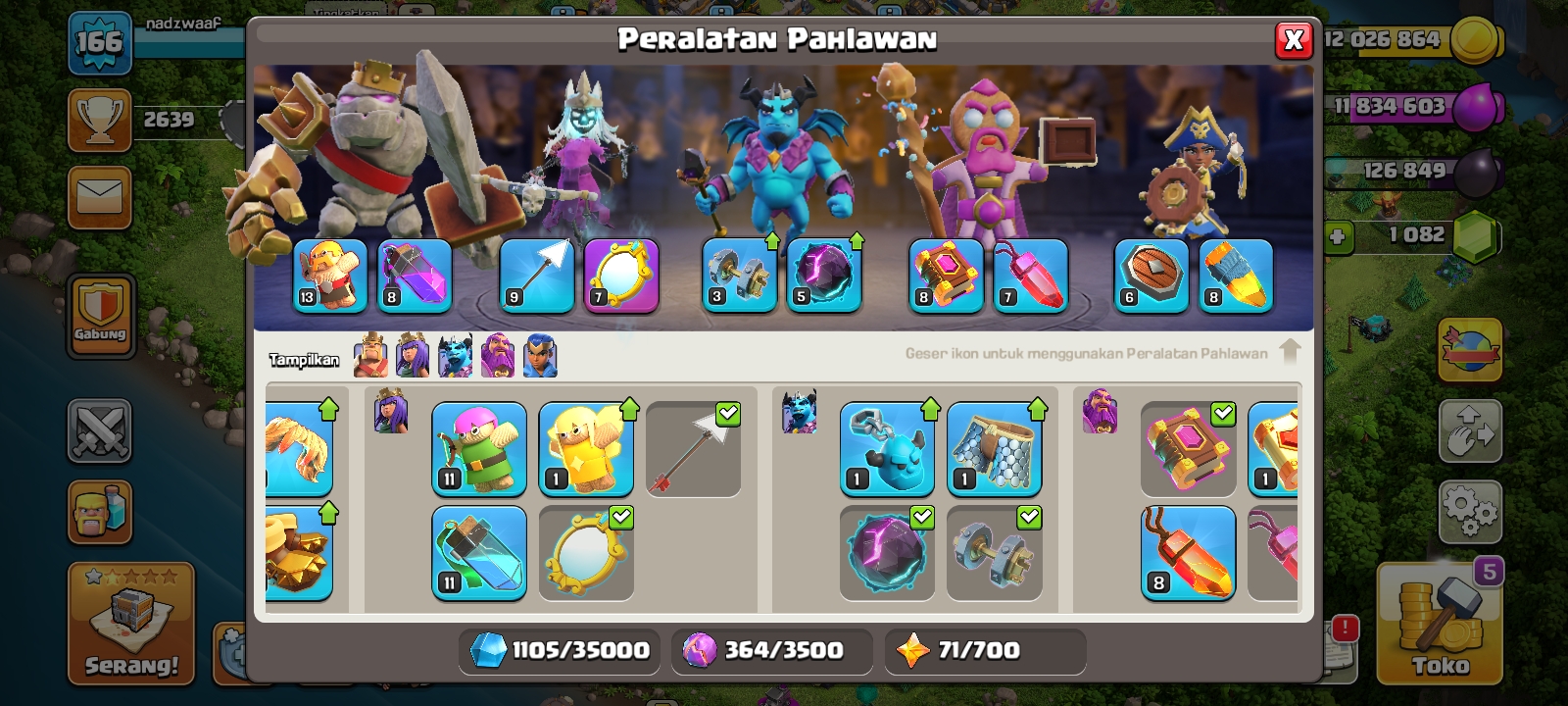Select the Invisibility Vial equipment
The height and width of the screenshot is (706, 1568).
coord(479,552)
